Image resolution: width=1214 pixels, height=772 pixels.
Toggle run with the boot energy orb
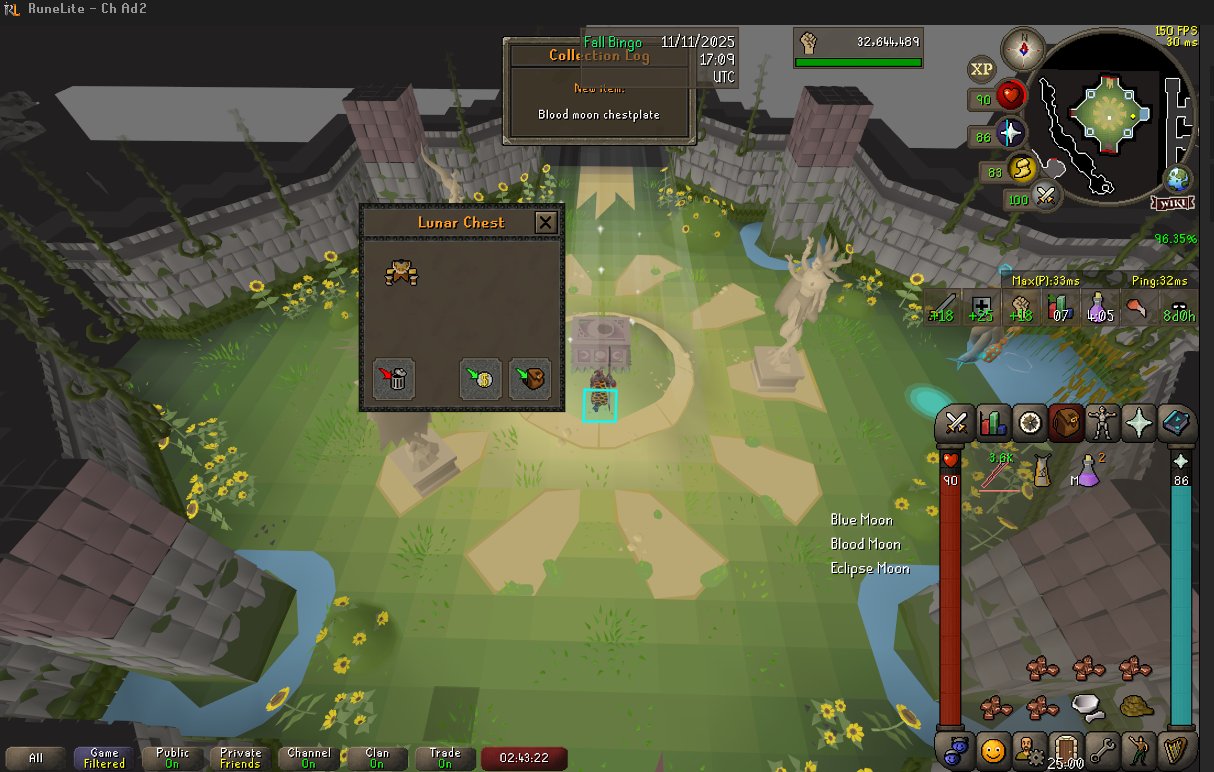1021,168
